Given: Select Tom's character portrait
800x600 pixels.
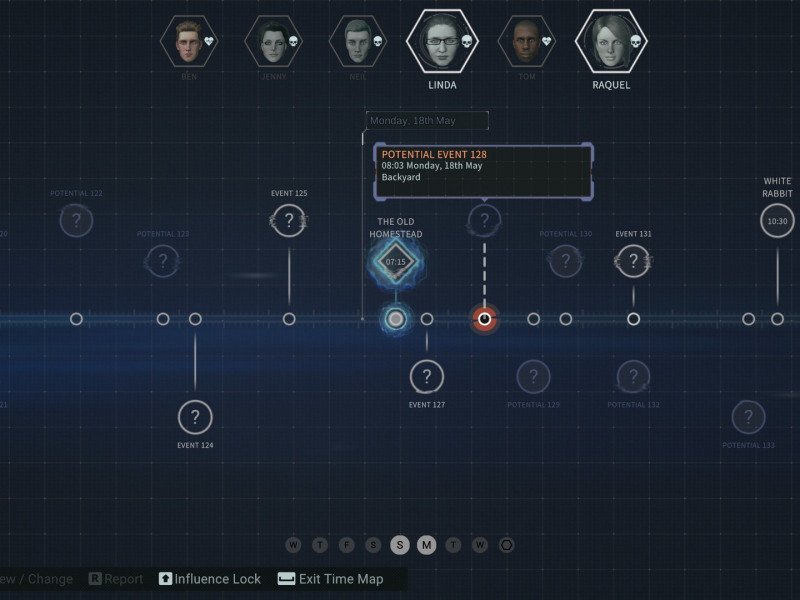Looking at the screenshot, I should (x=526, y=40).
